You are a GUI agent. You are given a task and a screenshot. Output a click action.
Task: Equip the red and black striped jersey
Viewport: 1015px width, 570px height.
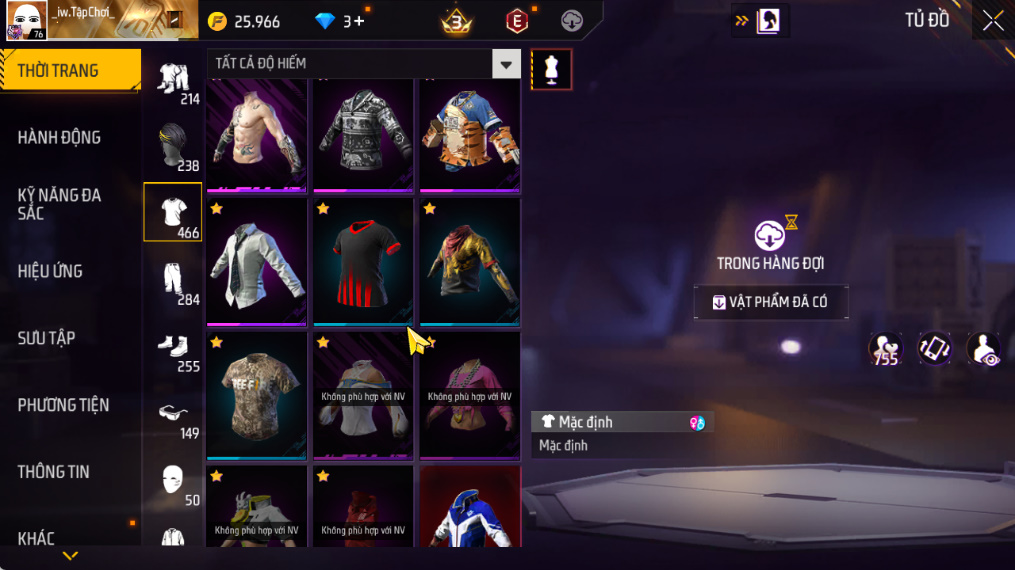[363, 261]
